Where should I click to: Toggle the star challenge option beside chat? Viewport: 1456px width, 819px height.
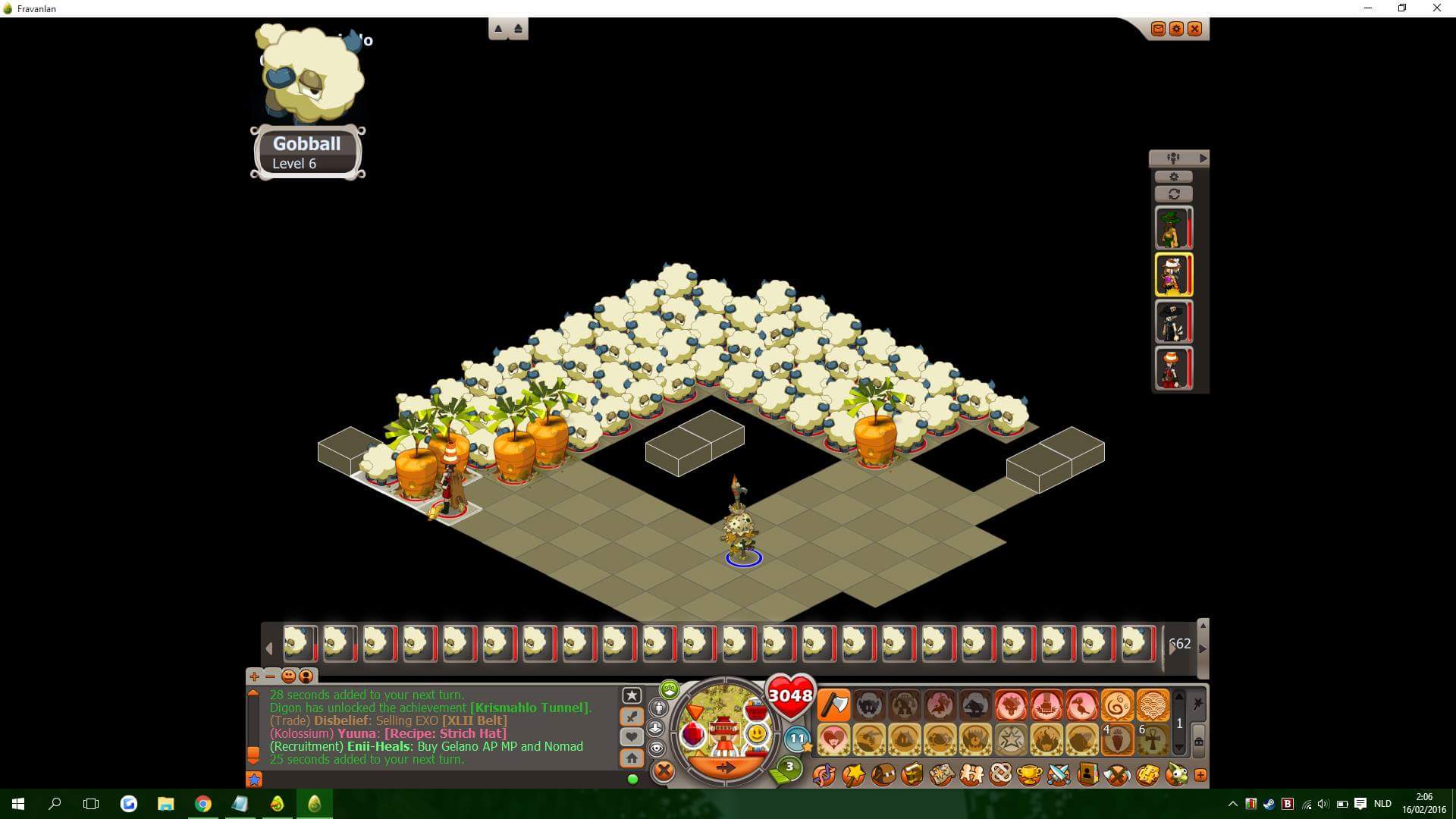[632, 696]
